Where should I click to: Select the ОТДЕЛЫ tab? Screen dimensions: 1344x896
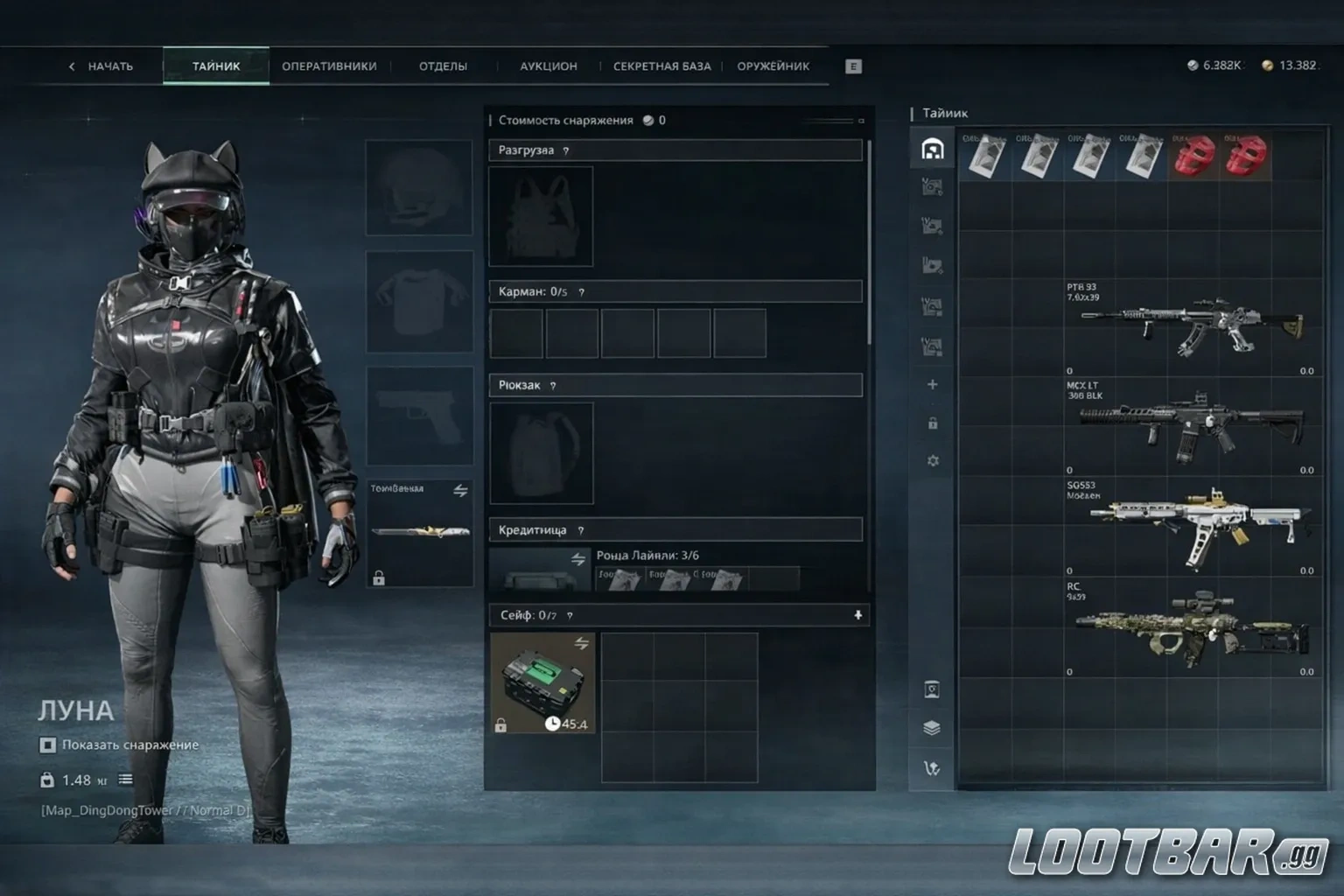[x=443, y=66]
